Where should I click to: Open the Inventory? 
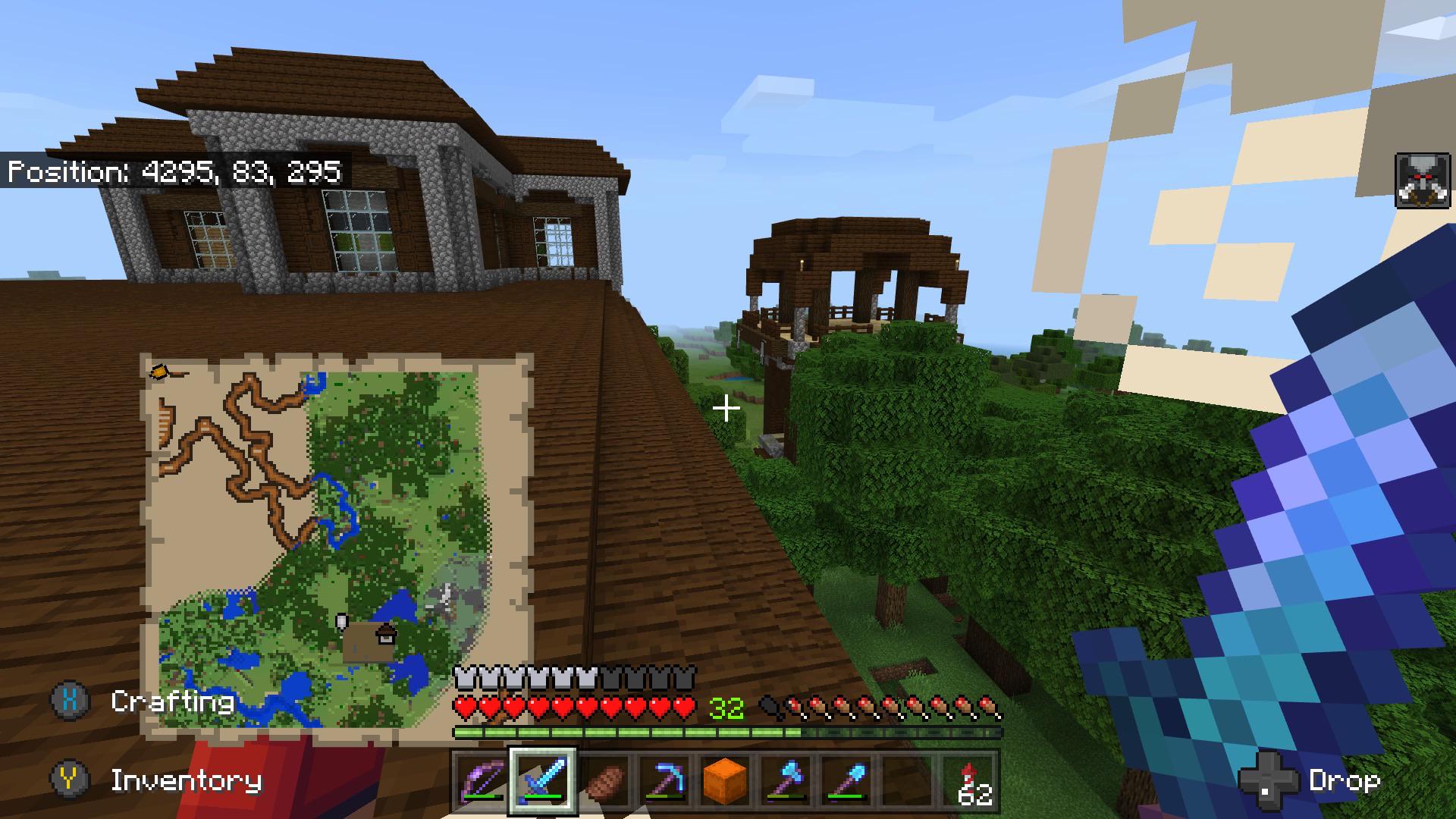tap(186, 778)
